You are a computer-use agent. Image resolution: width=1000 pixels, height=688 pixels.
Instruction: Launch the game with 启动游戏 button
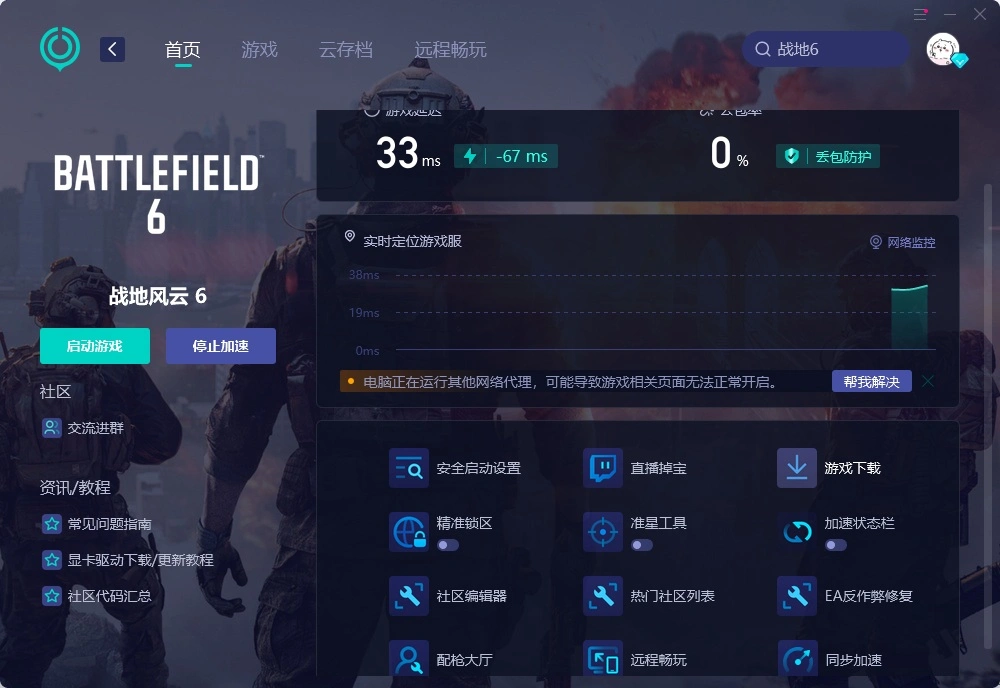pos(95,346)
